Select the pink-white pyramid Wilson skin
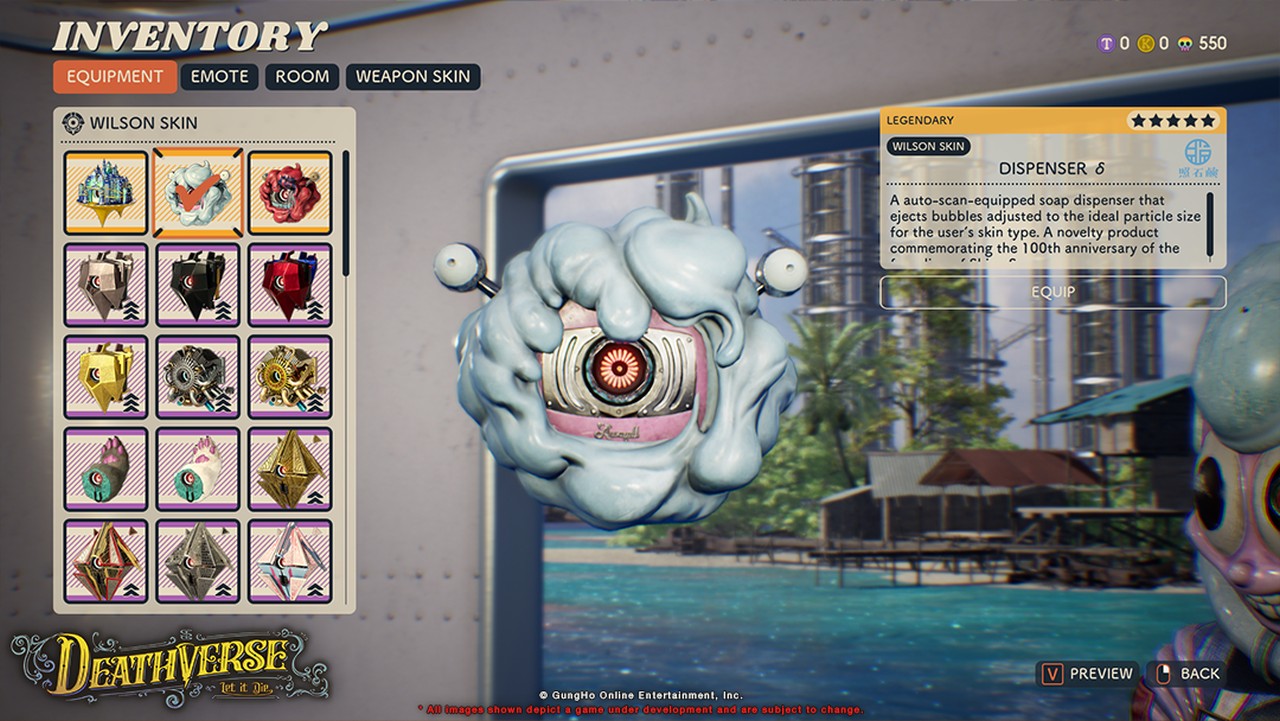 290,561
